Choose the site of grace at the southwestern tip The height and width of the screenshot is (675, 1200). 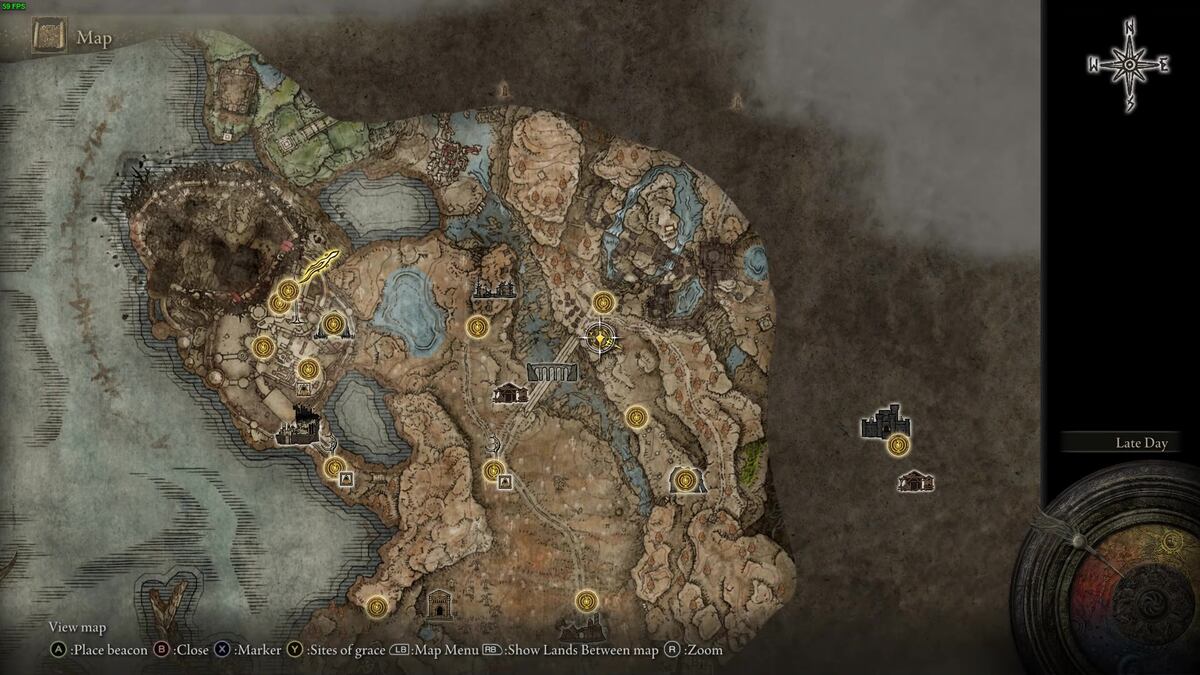coord(376,605)
